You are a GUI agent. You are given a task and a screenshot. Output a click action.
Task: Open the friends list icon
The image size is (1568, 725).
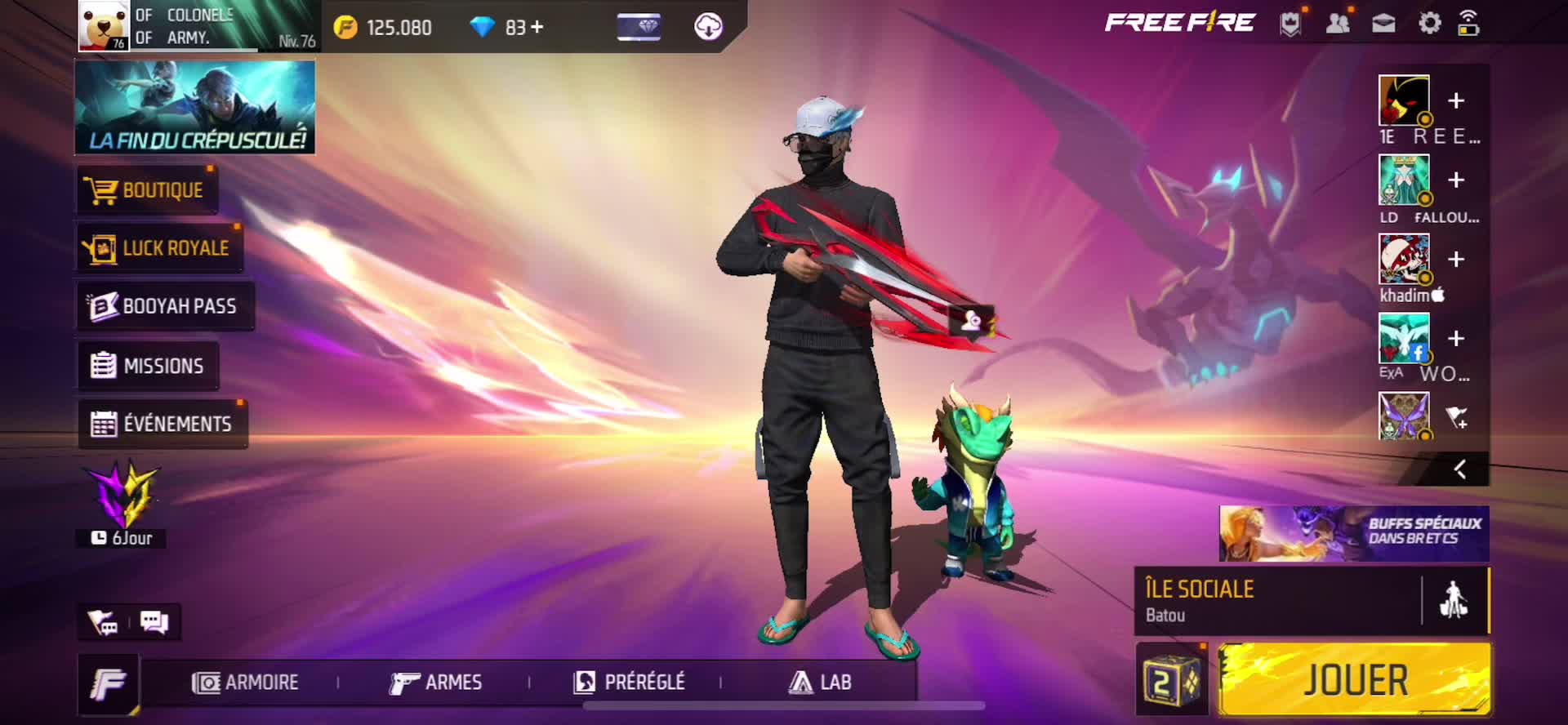pyautogui.click(x=1338, y=23)
